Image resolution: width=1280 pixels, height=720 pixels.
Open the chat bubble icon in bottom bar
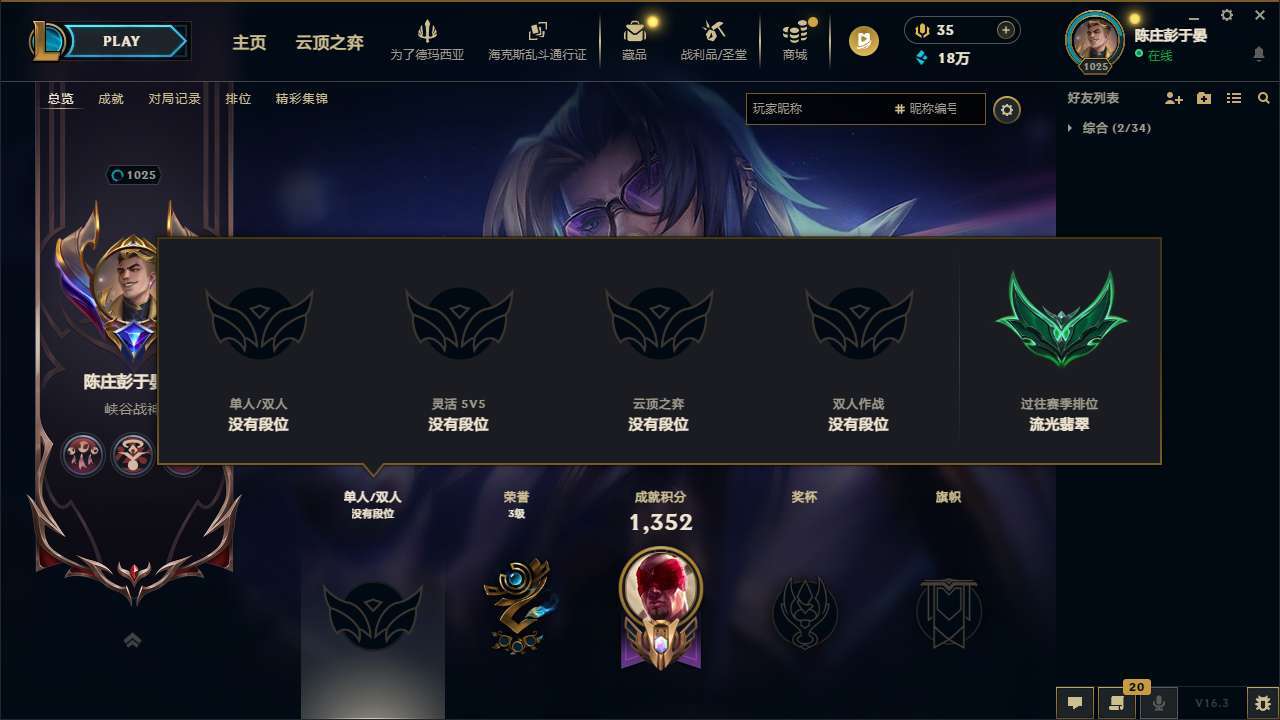[x=1074, y=703]
